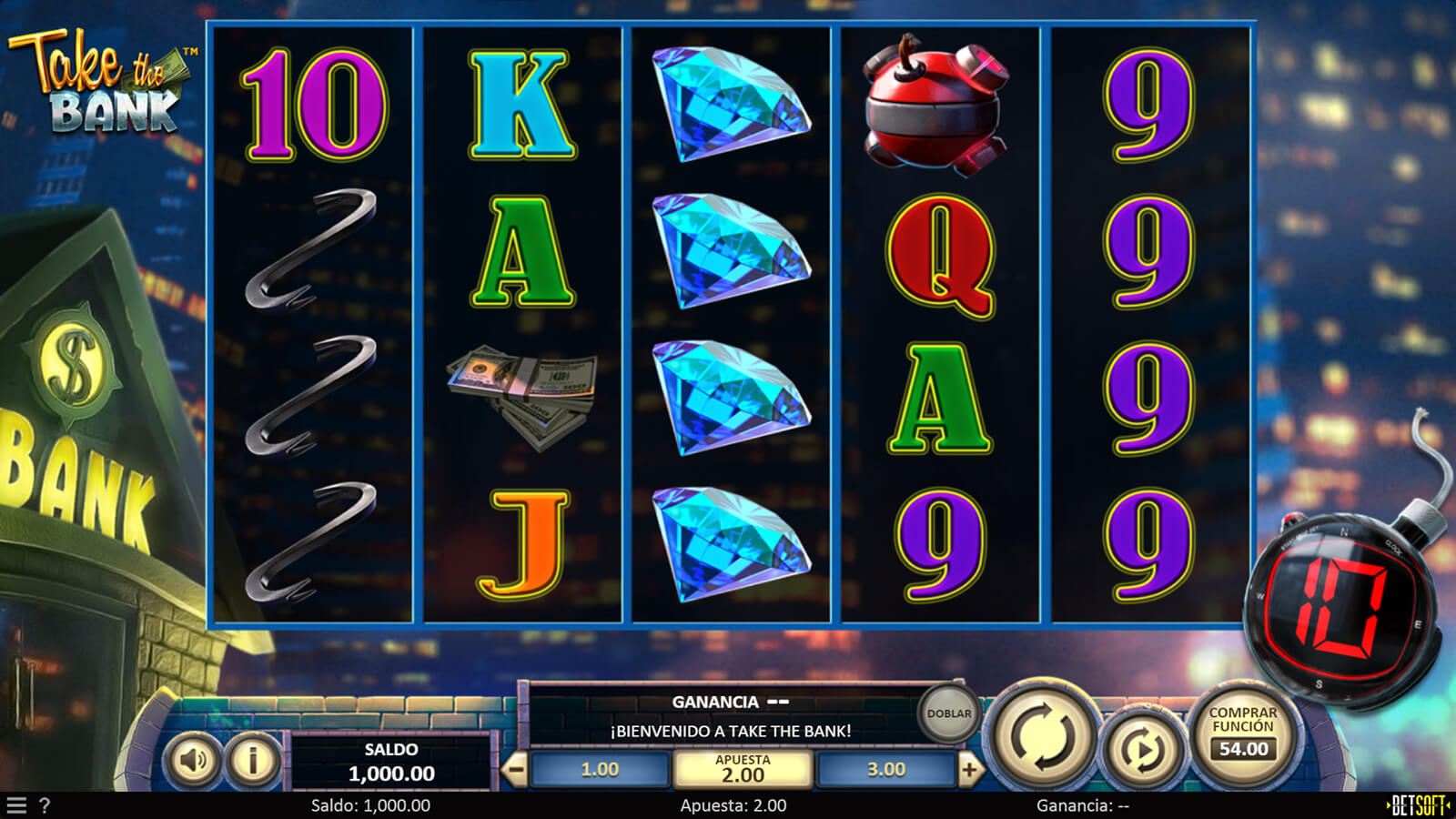Spin the reels with the main spin button
Viewport: 1456px width, 819px height.
(1043, 737)
